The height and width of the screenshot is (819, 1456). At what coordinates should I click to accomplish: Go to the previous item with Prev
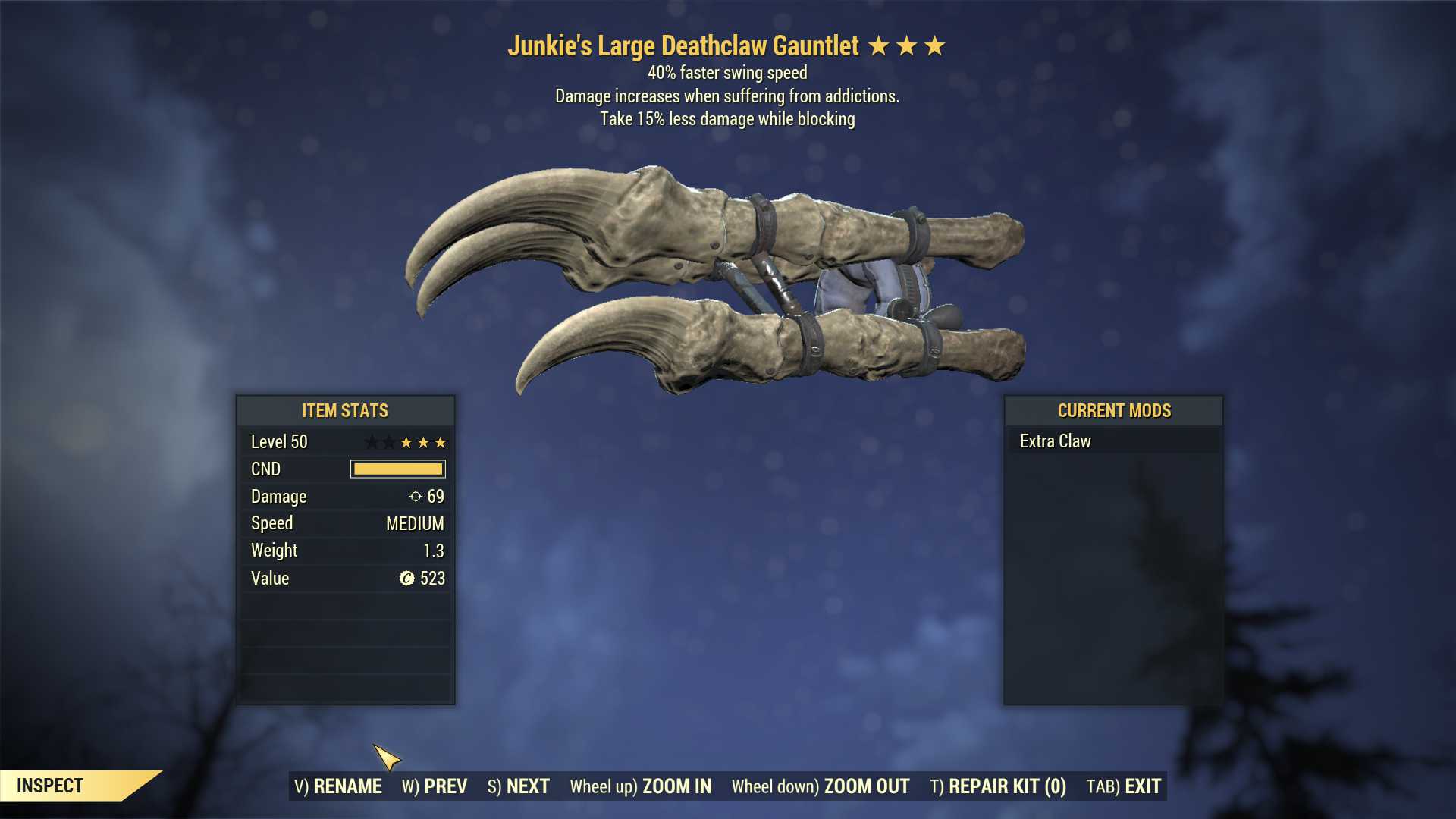pyautogui.click(x=435, y=786)
